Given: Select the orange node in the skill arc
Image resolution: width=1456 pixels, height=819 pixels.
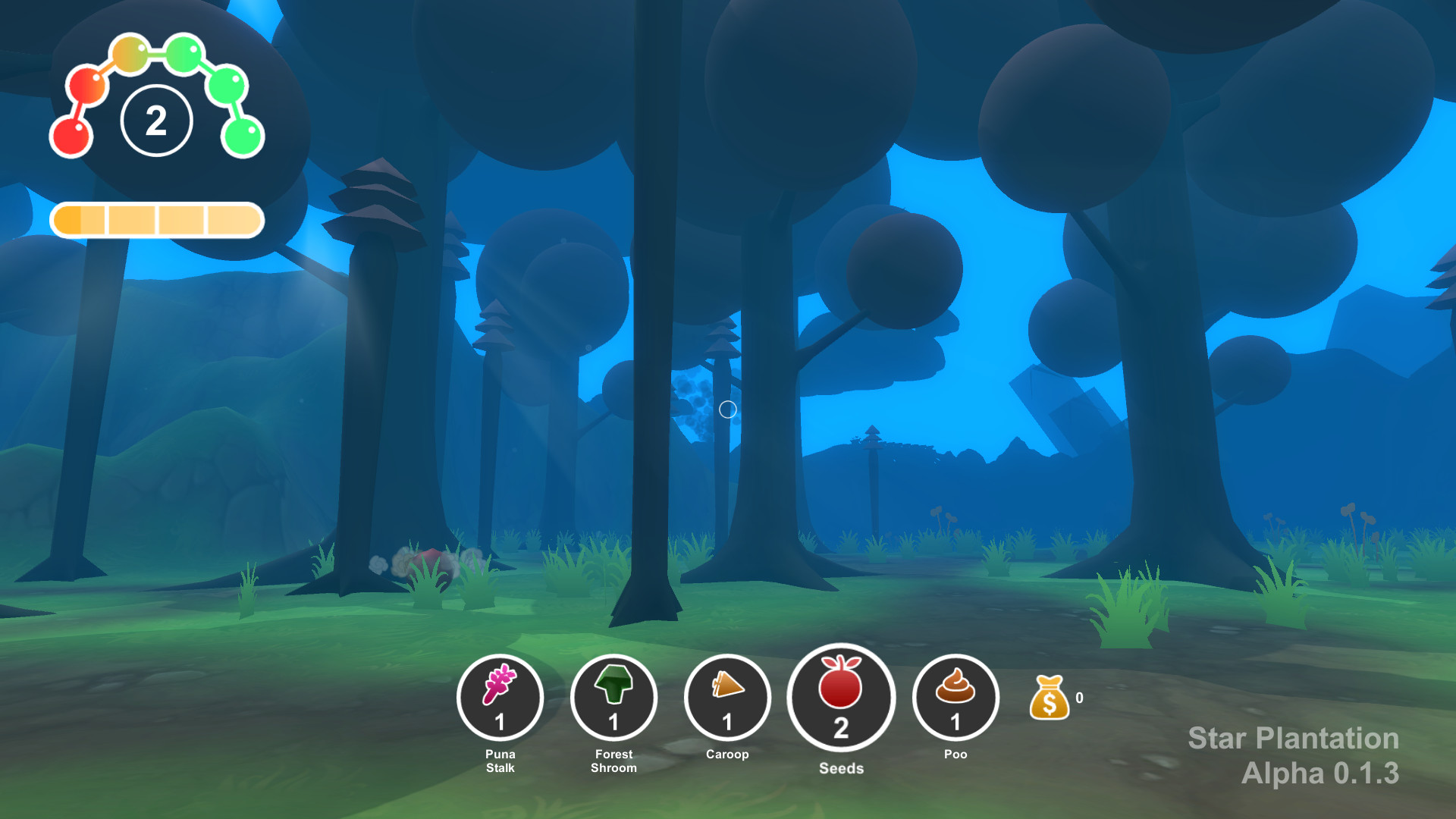Looking at the screenshot, I should [x=129, y=53].
